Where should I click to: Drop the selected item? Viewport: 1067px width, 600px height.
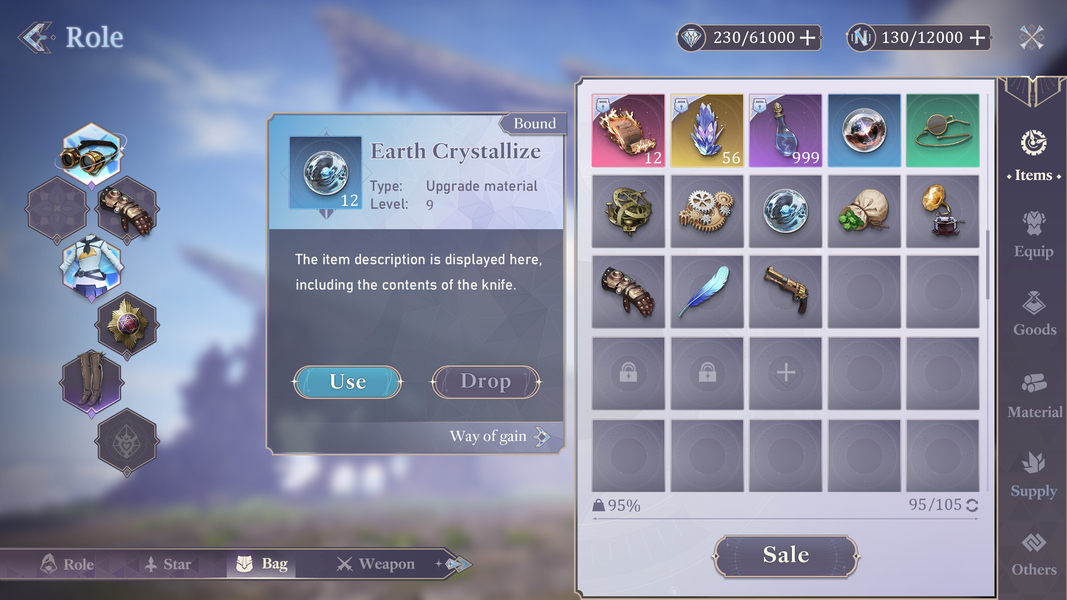485,382
